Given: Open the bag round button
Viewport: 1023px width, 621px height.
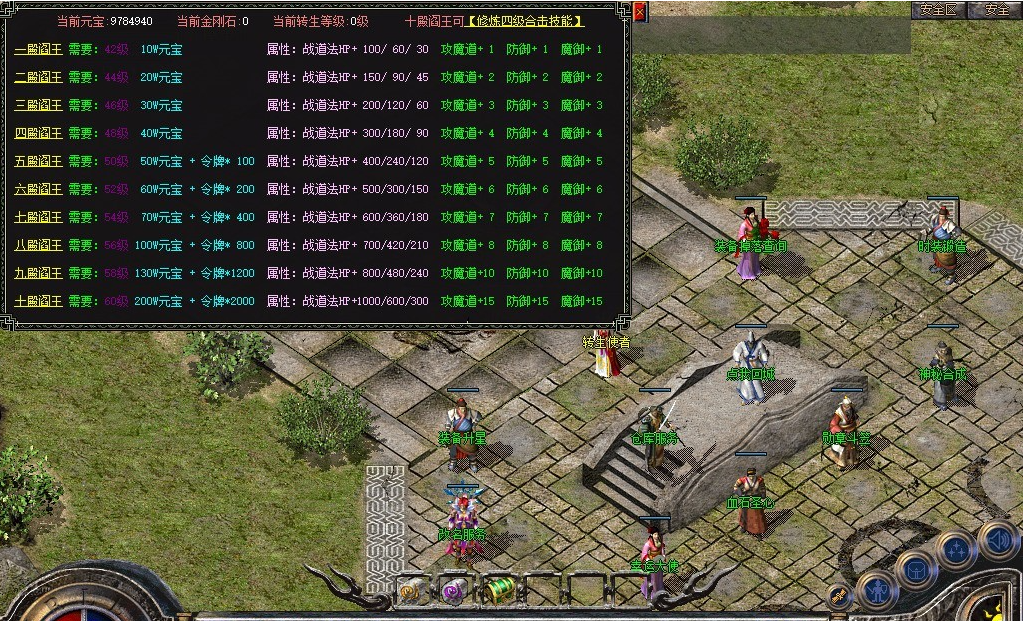Looking at the screenshot, I should click(915, 570).
